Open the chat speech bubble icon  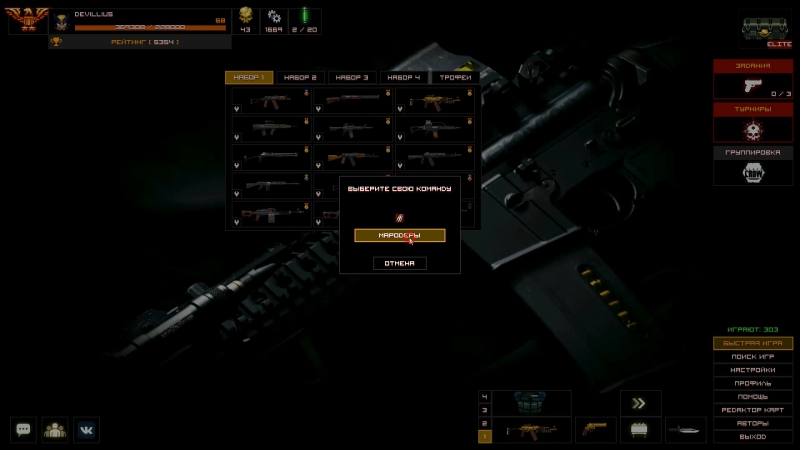pos(24,429)
